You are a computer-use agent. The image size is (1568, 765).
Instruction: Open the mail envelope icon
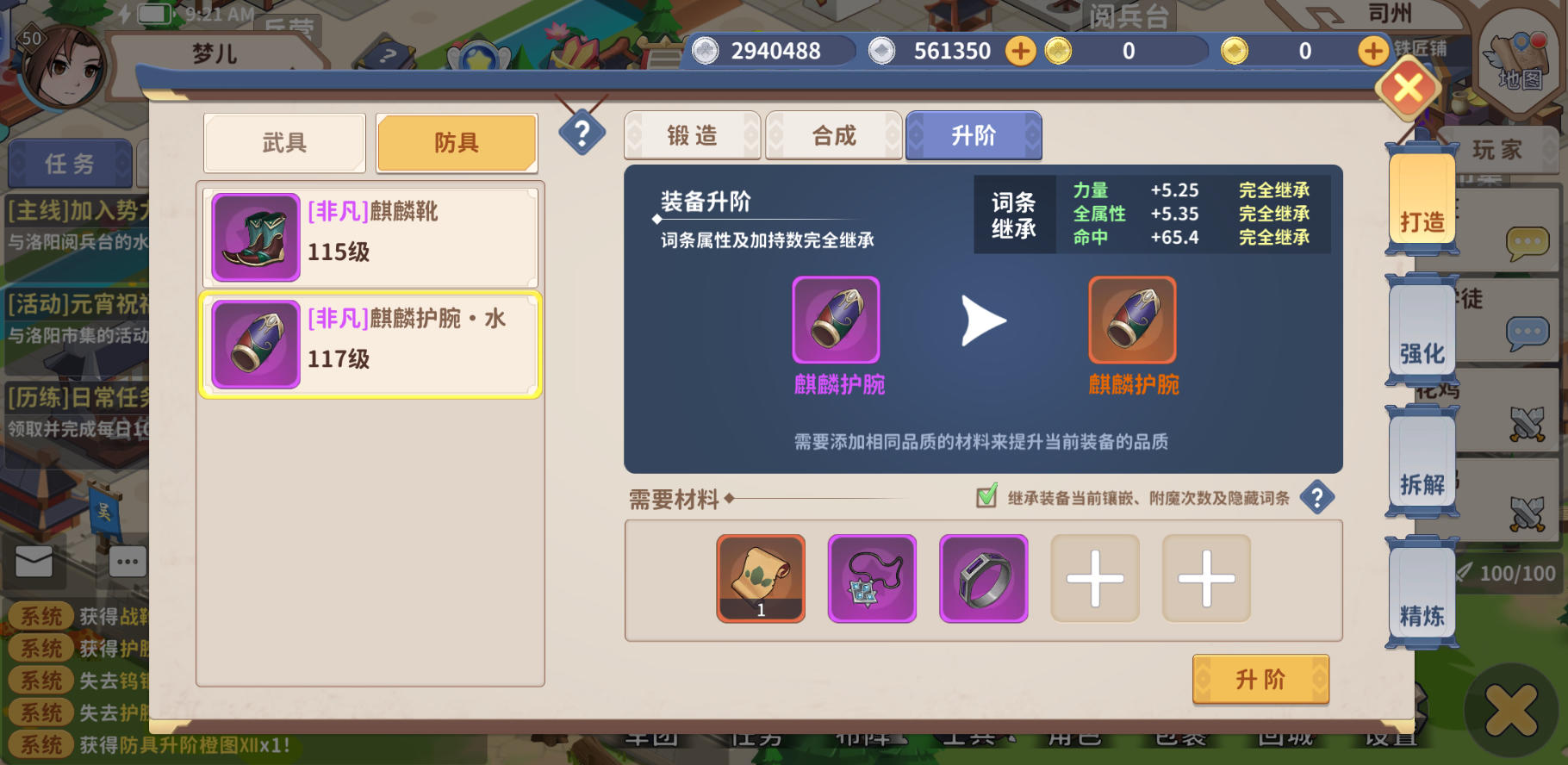click(34, 562)
